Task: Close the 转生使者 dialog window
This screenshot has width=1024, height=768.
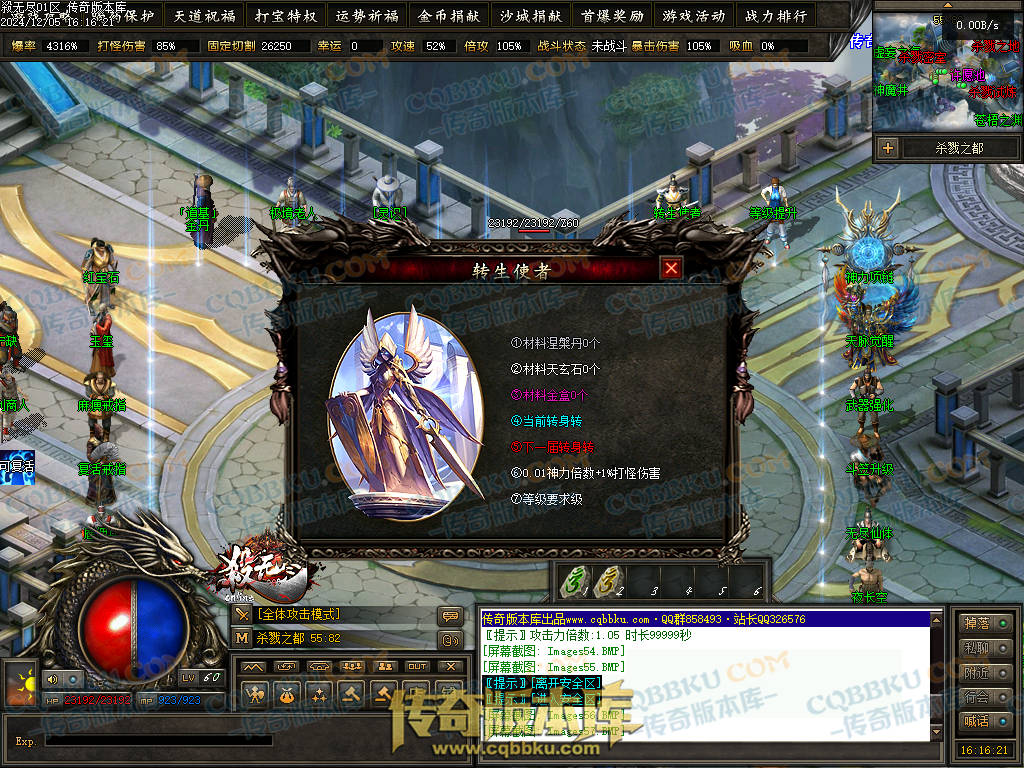Action: point(671,268)
